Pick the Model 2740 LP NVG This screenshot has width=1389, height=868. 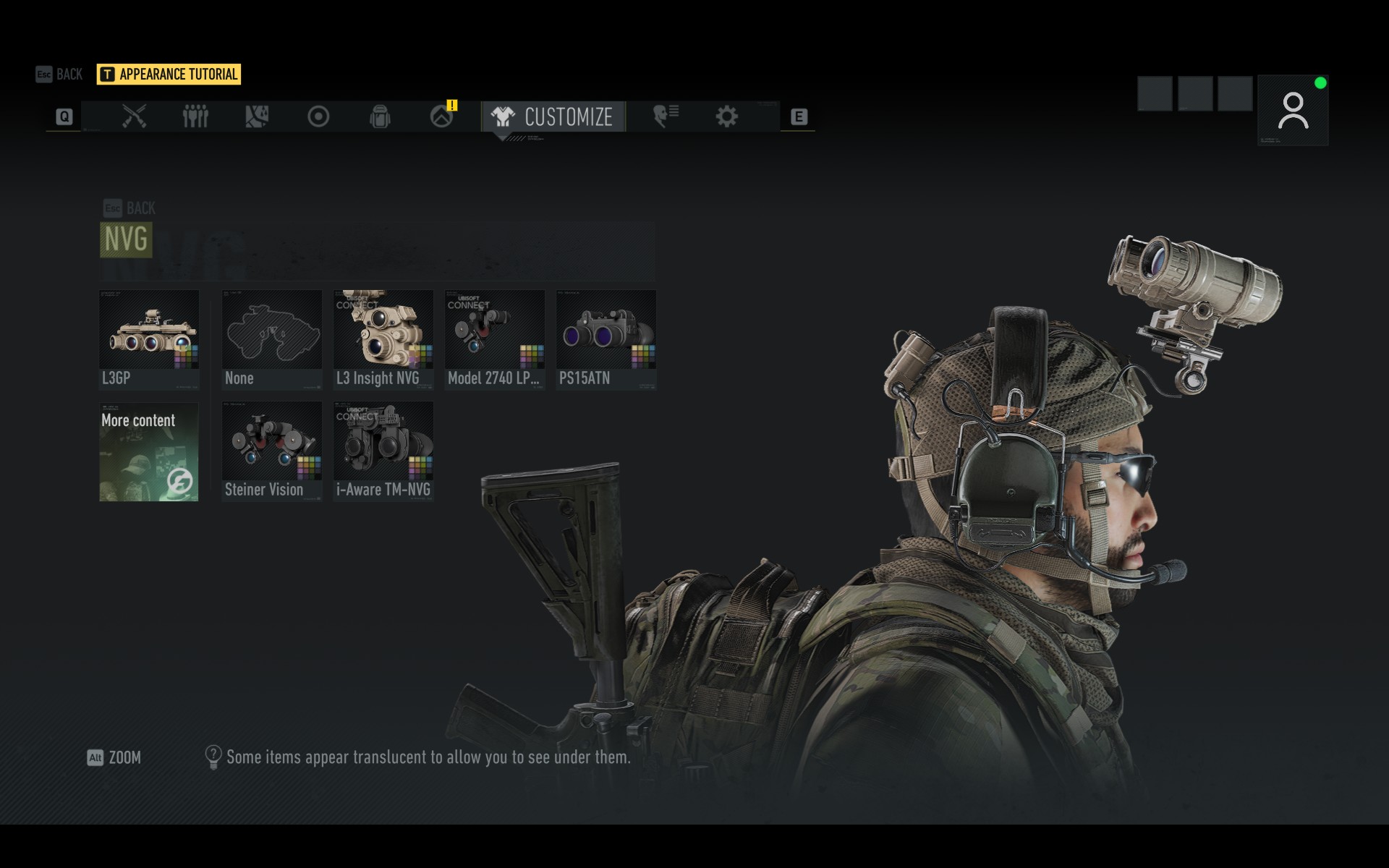point(495,339)
